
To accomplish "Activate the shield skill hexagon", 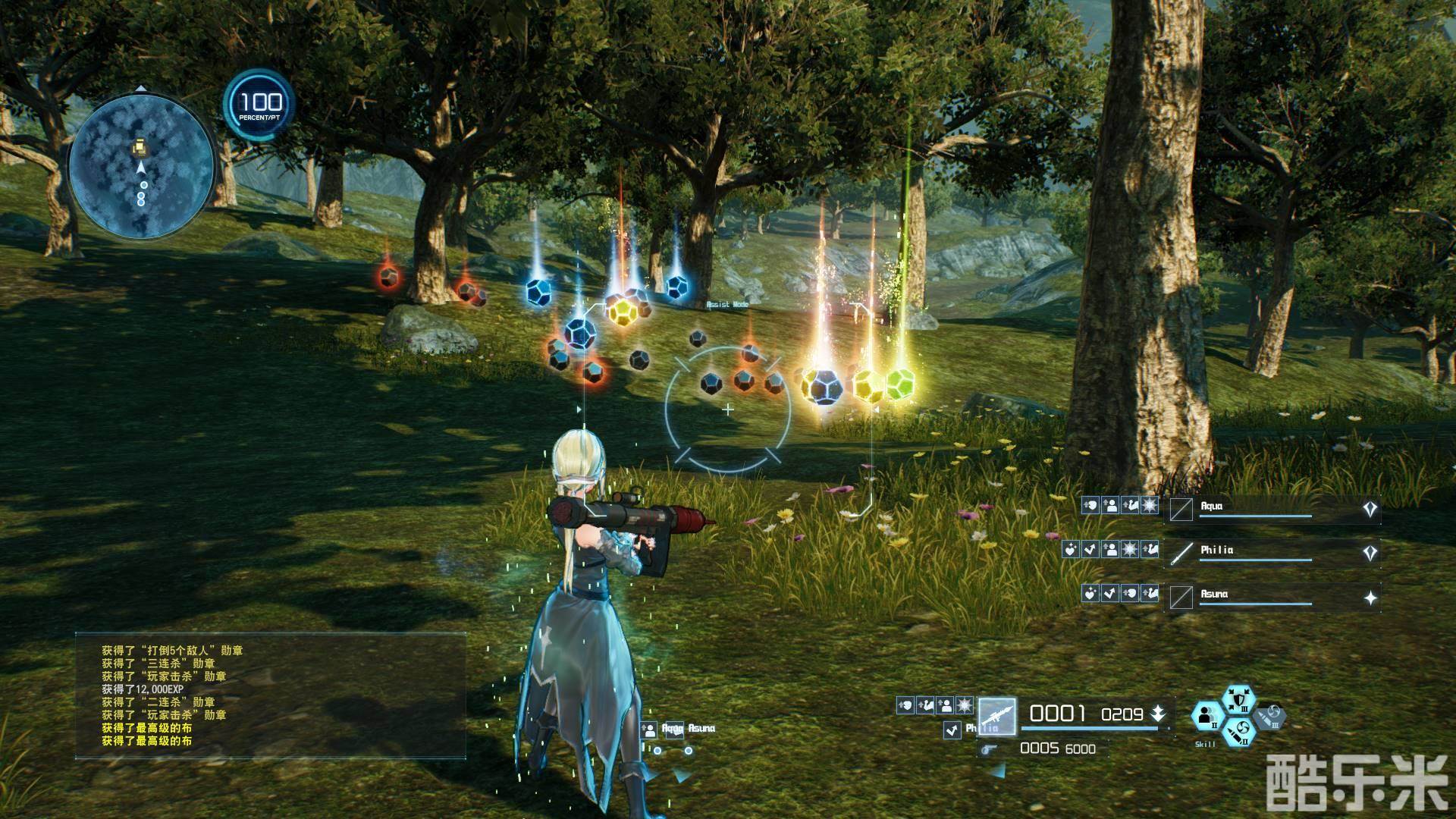I will (x=1238, y=701).
